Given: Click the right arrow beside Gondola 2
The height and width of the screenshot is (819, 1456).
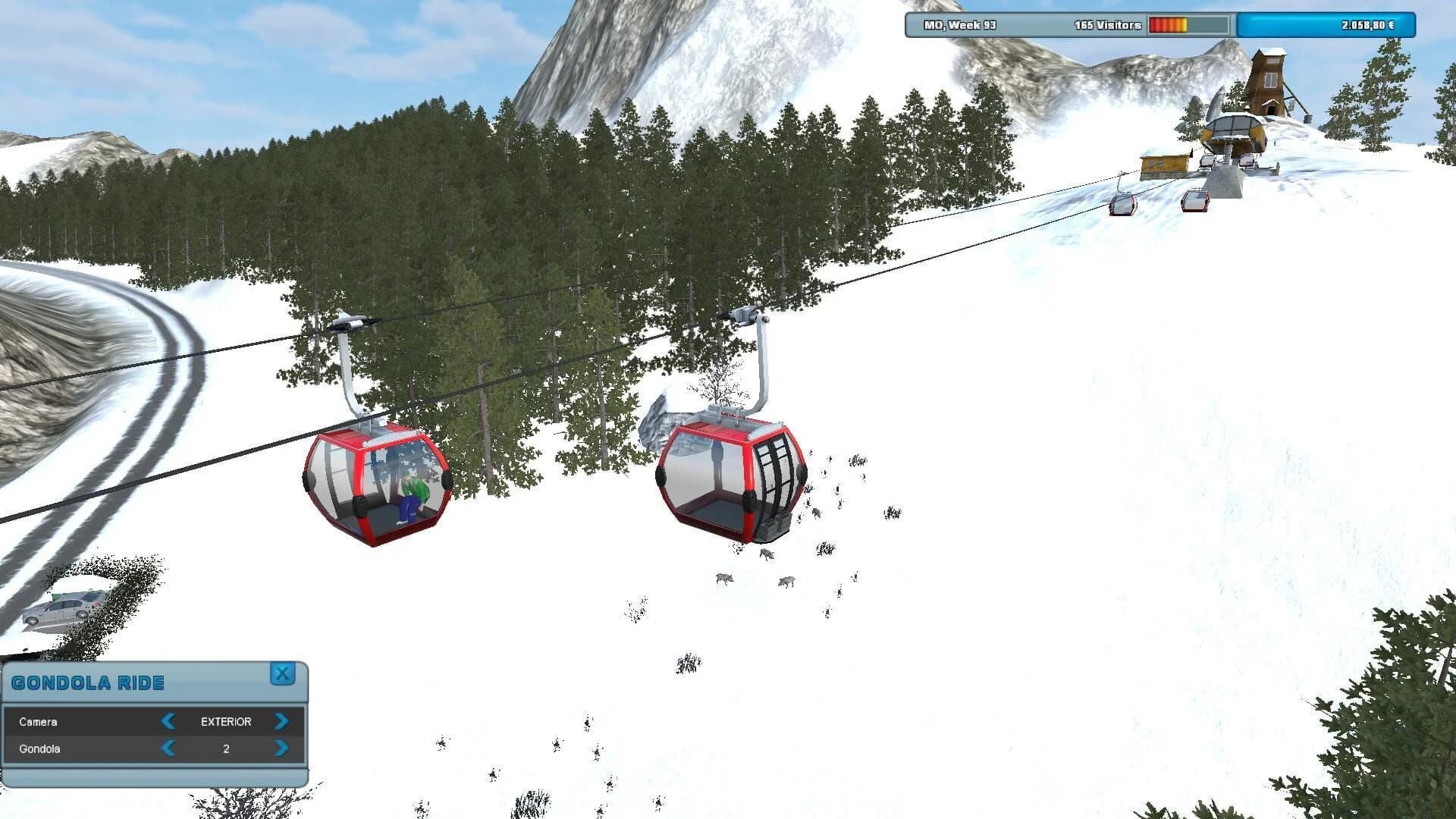Looking at the screenshot, I should [x=283, y=748].
